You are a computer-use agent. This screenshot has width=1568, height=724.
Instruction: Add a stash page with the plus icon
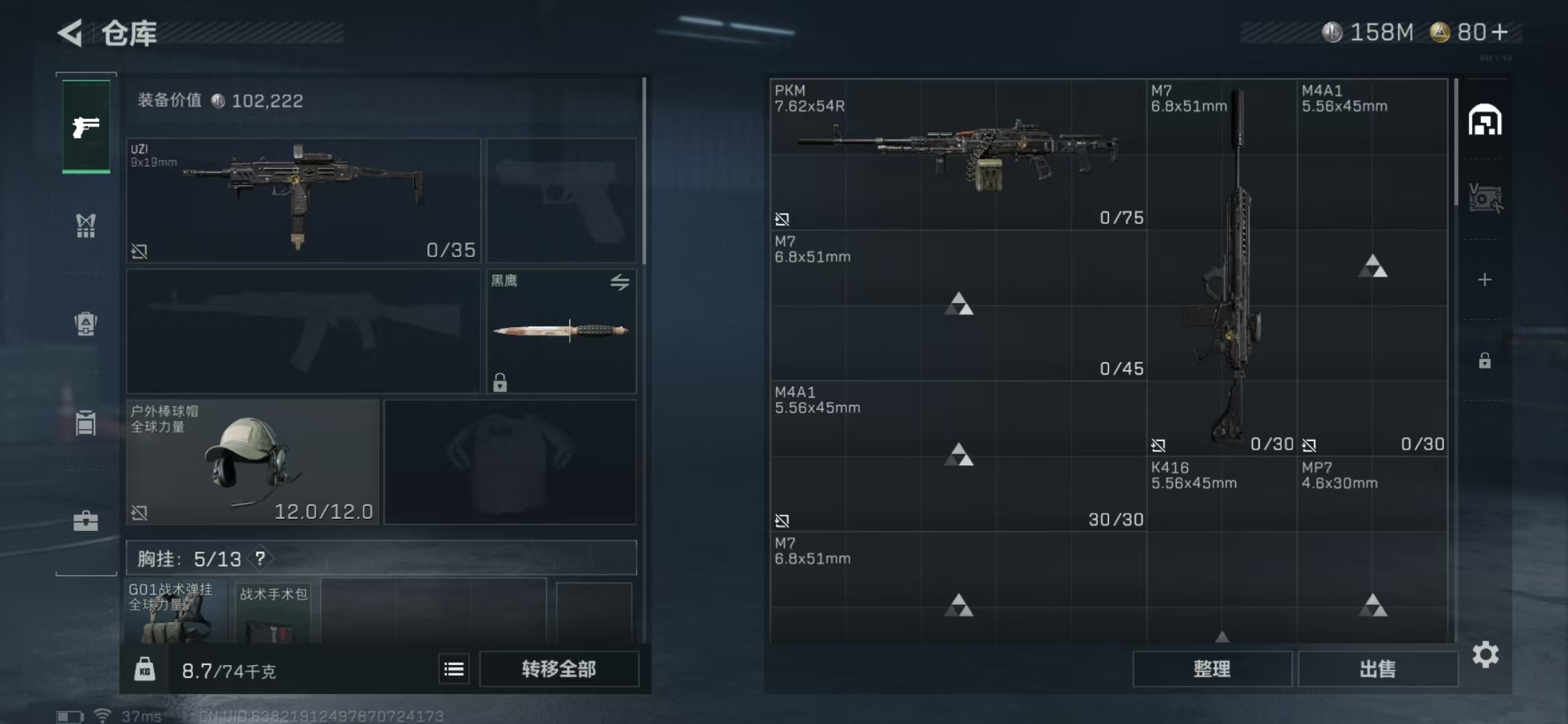[x=1484, y=280]
